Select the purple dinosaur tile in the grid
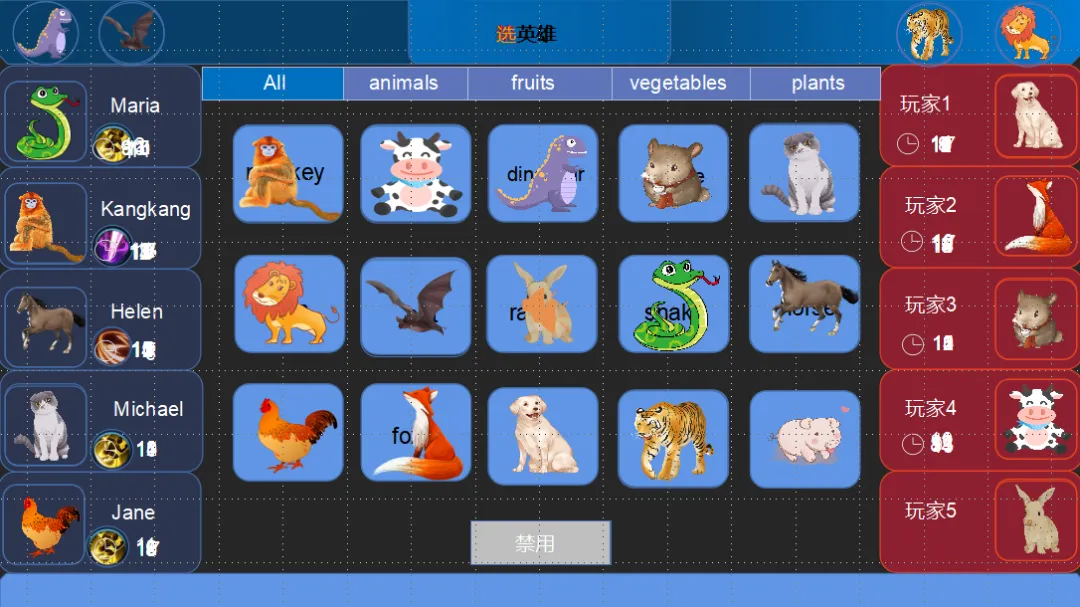 [543, 173]
